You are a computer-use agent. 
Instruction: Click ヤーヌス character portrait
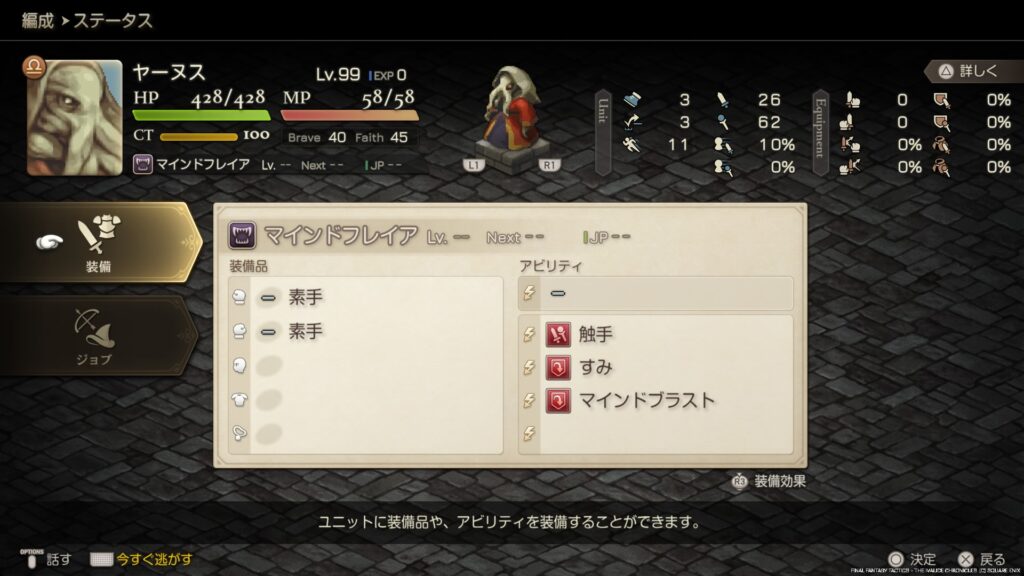pyautogui.click(x=74, y=117)
